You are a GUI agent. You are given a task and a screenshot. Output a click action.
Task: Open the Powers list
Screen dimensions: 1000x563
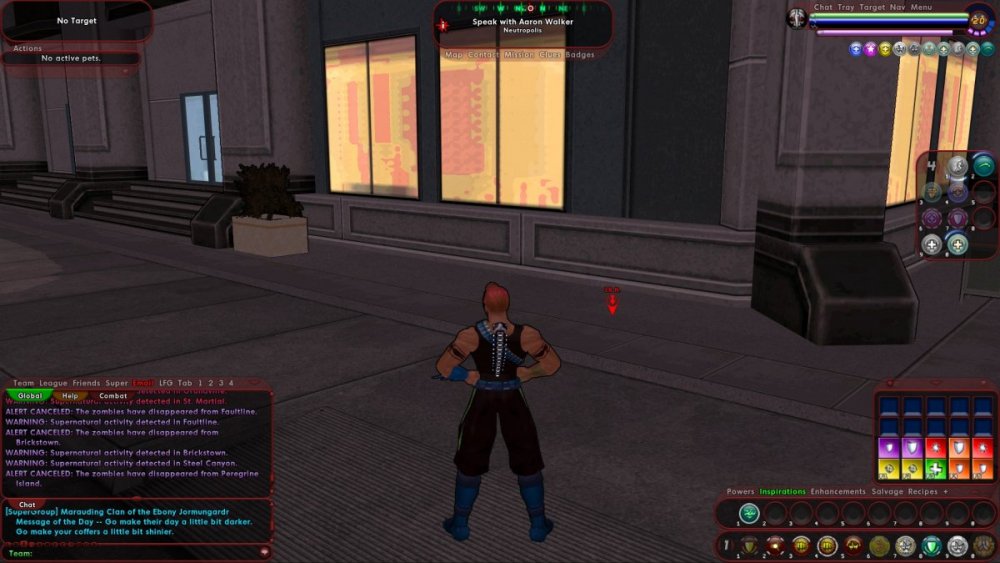pyautogui.click(x=740, y=492)
